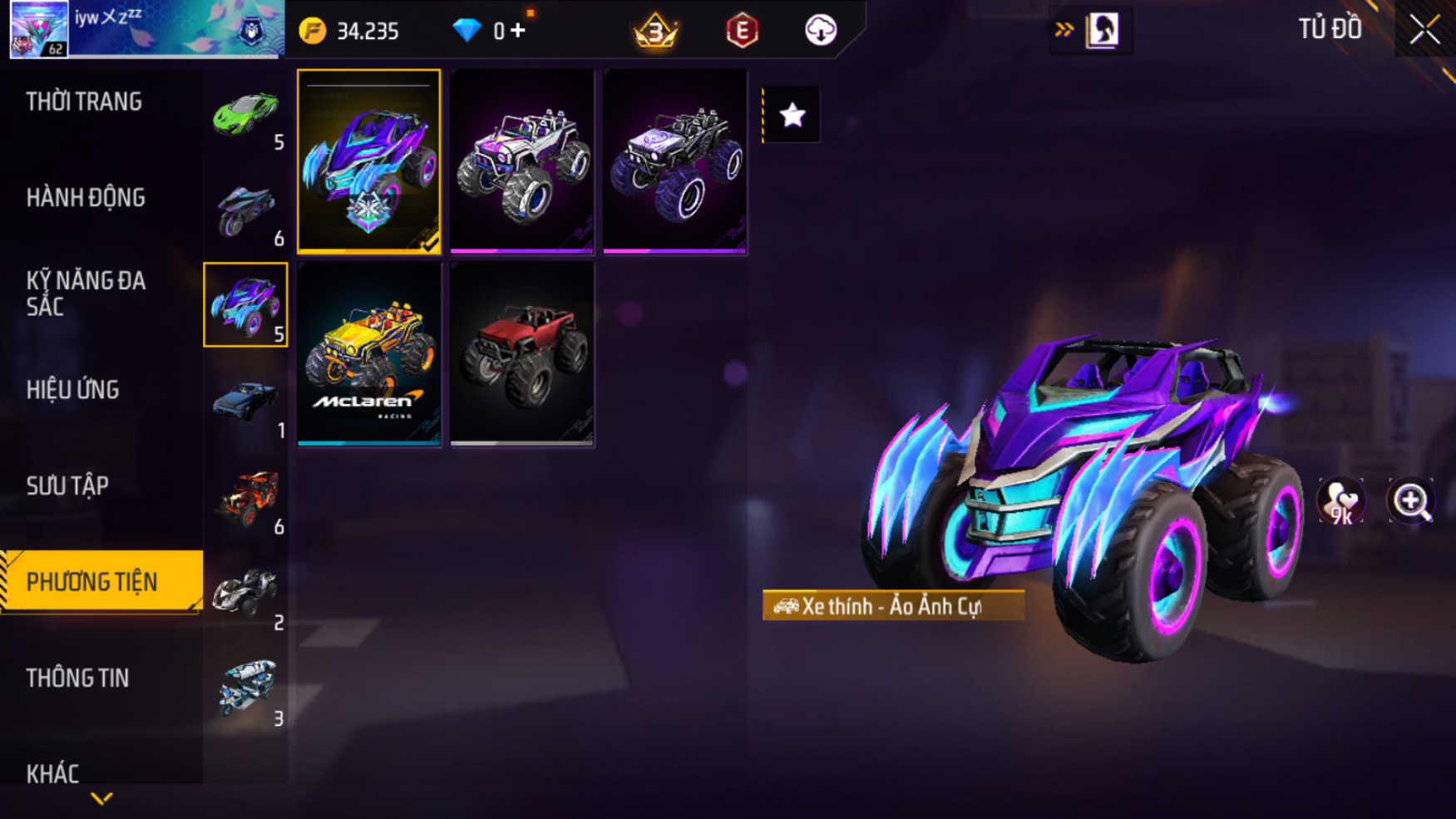Open the Hiệu Ứng category

[73, 389]
